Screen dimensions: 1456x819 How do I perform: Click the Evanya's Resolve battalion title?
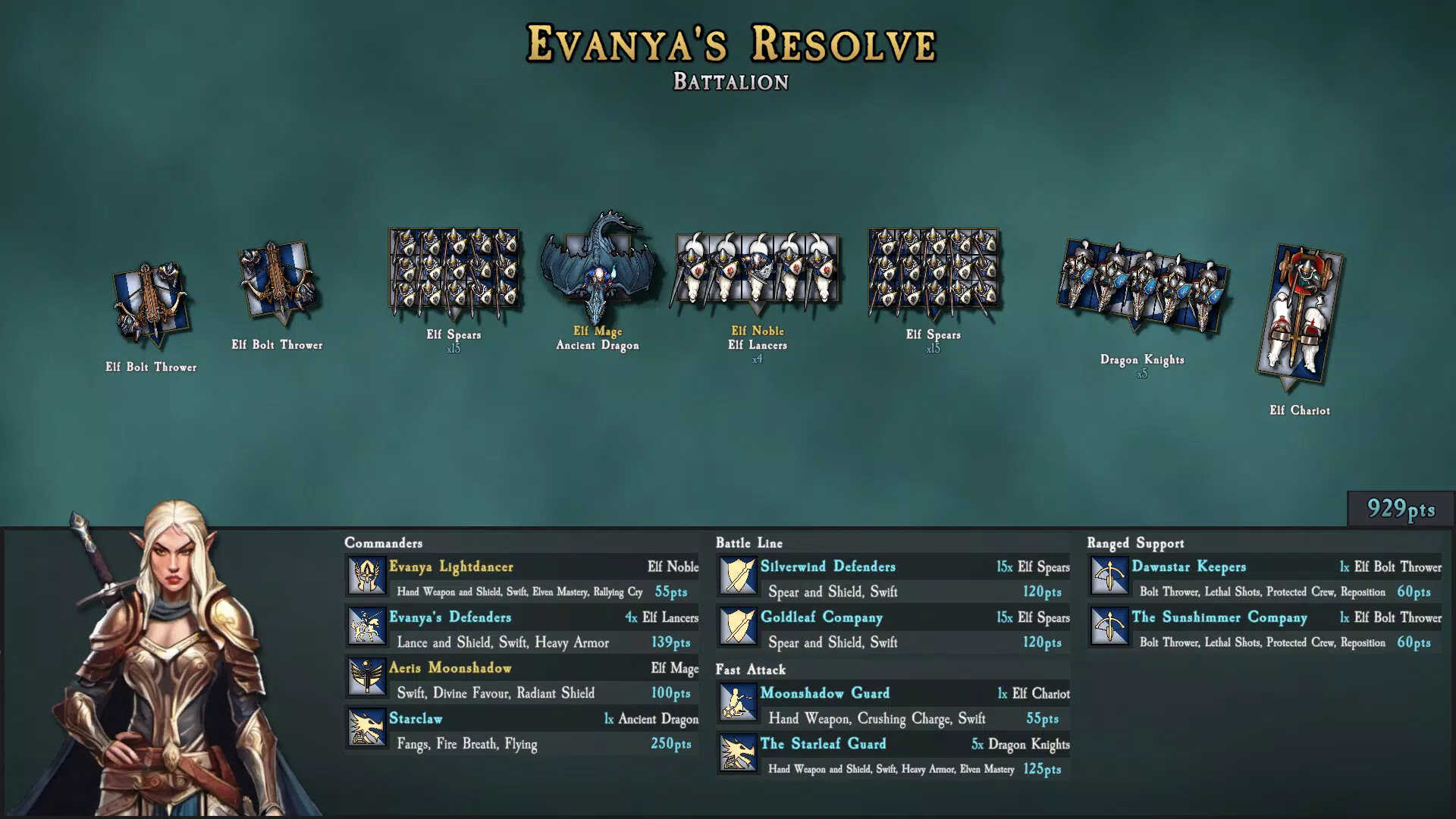pyautogui.click(x=730, y=44)
